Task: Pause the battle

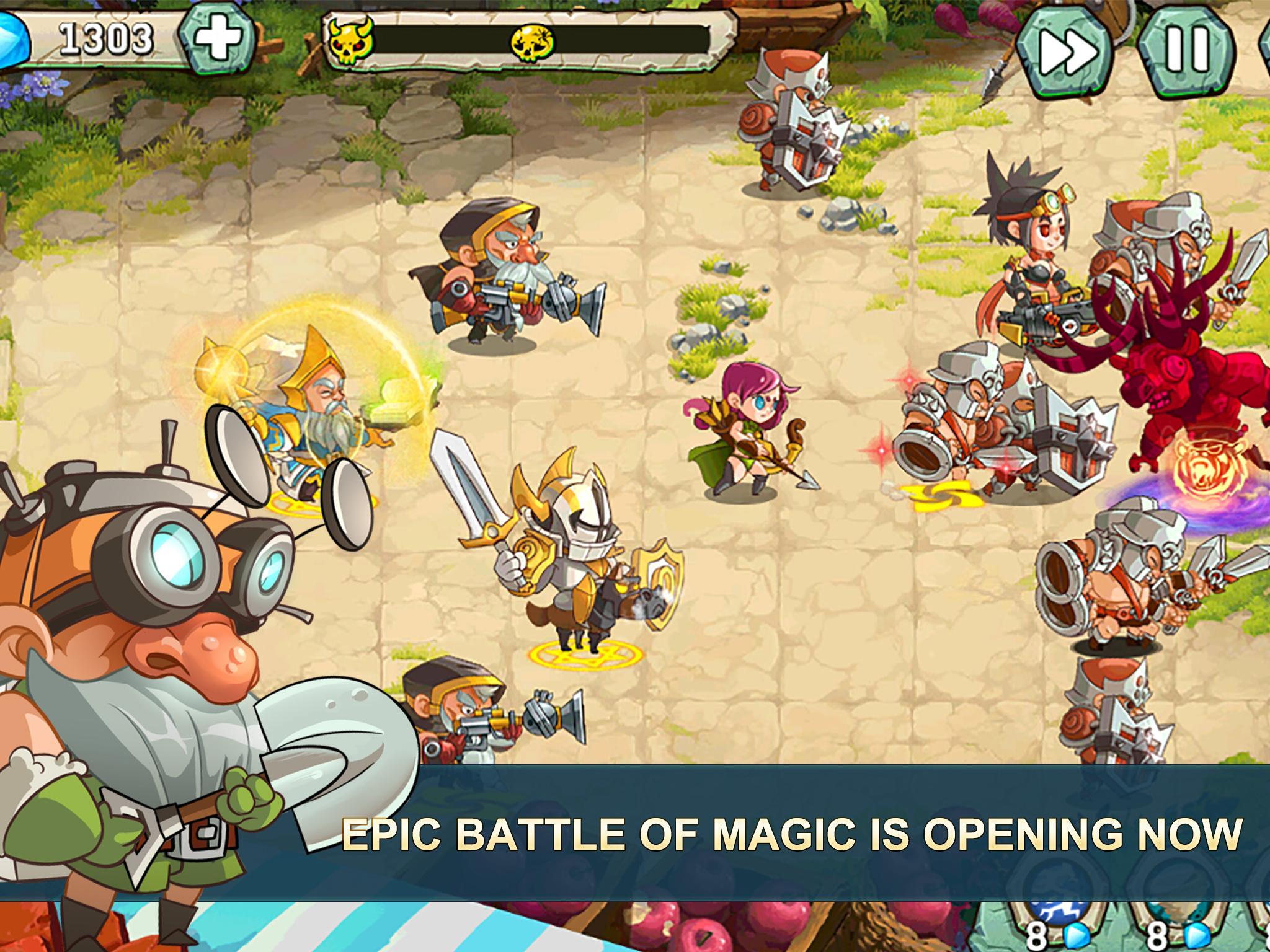Action: tap(1186, 49)
